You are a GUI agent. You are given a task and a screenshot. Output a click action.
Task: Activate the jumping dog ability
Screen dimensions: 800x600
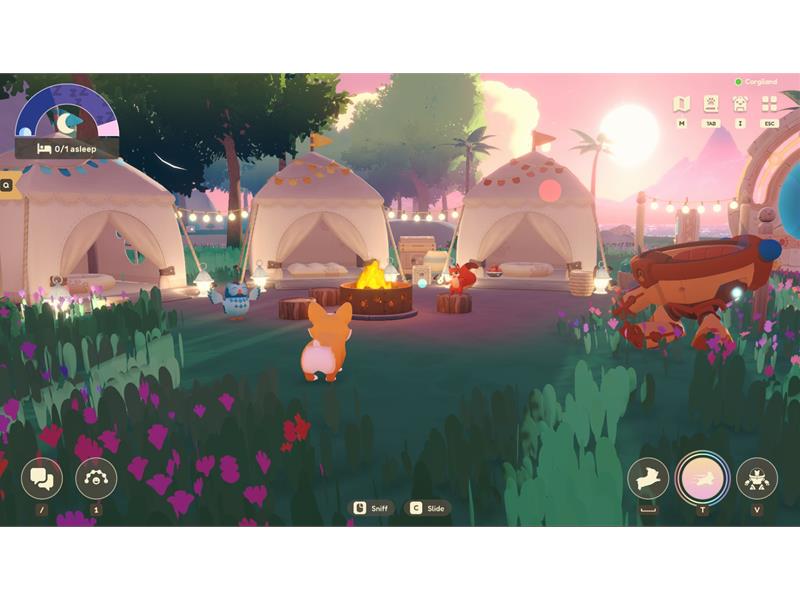click(648, 478)
